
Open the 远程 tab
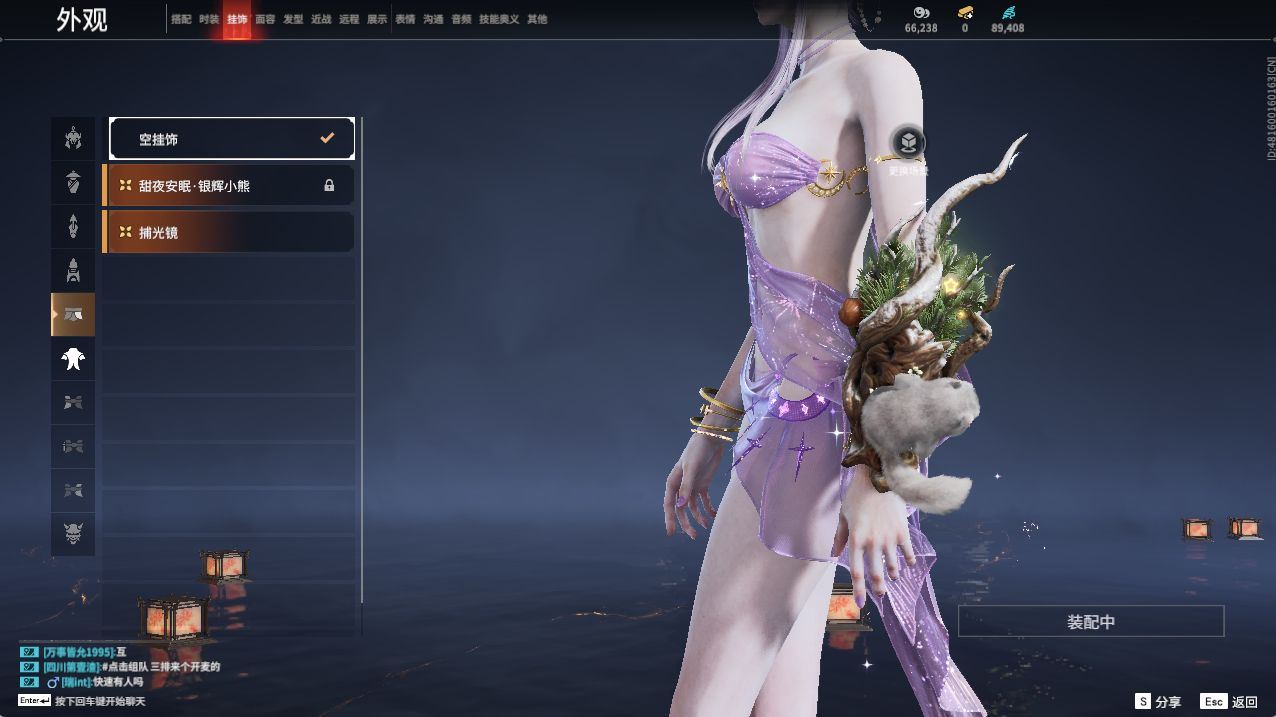pyautogui.click(x=349, y=19)
